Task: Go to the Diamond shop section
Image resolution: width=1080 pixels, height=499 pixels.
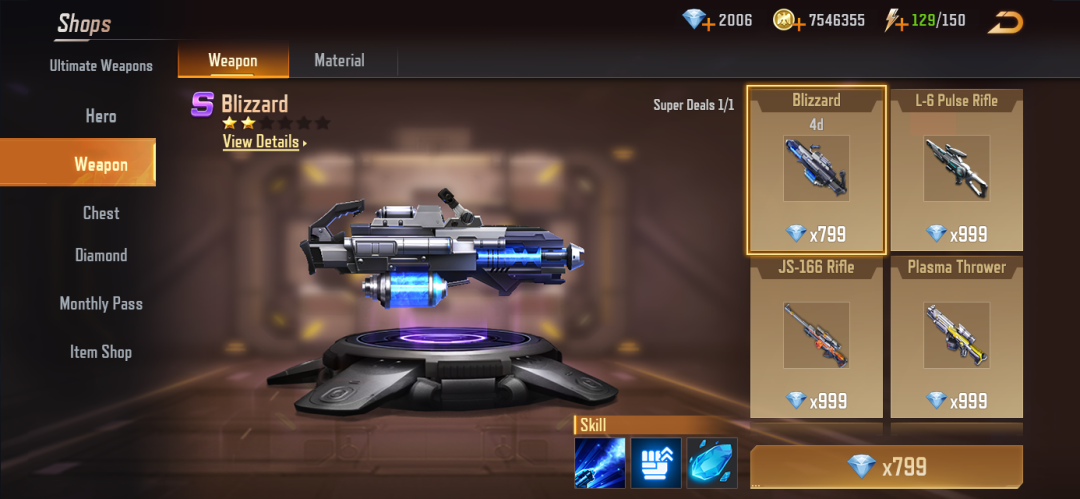Action: click(x=101, y=256)
